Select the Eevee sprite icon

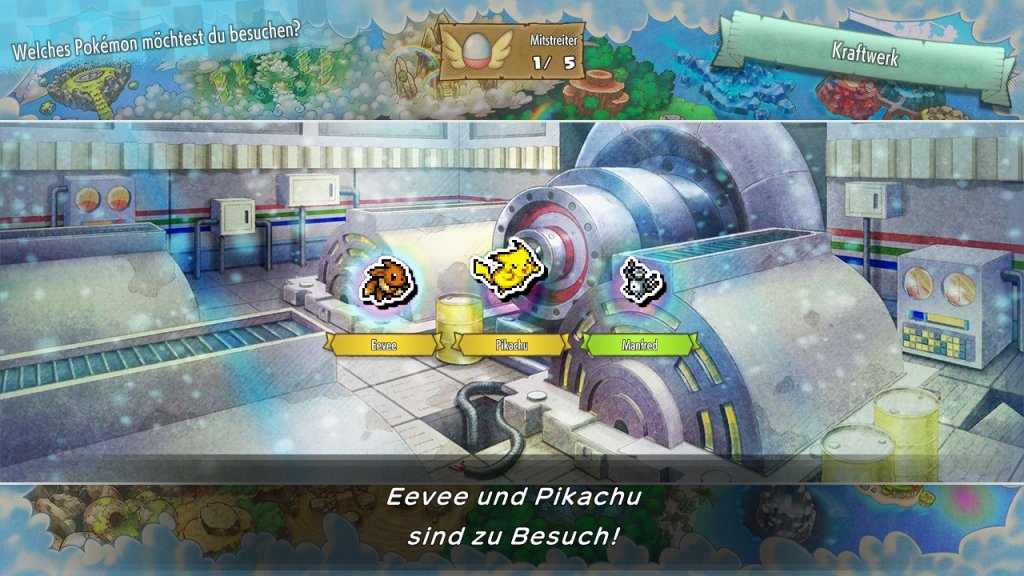[x=388, y=281]
